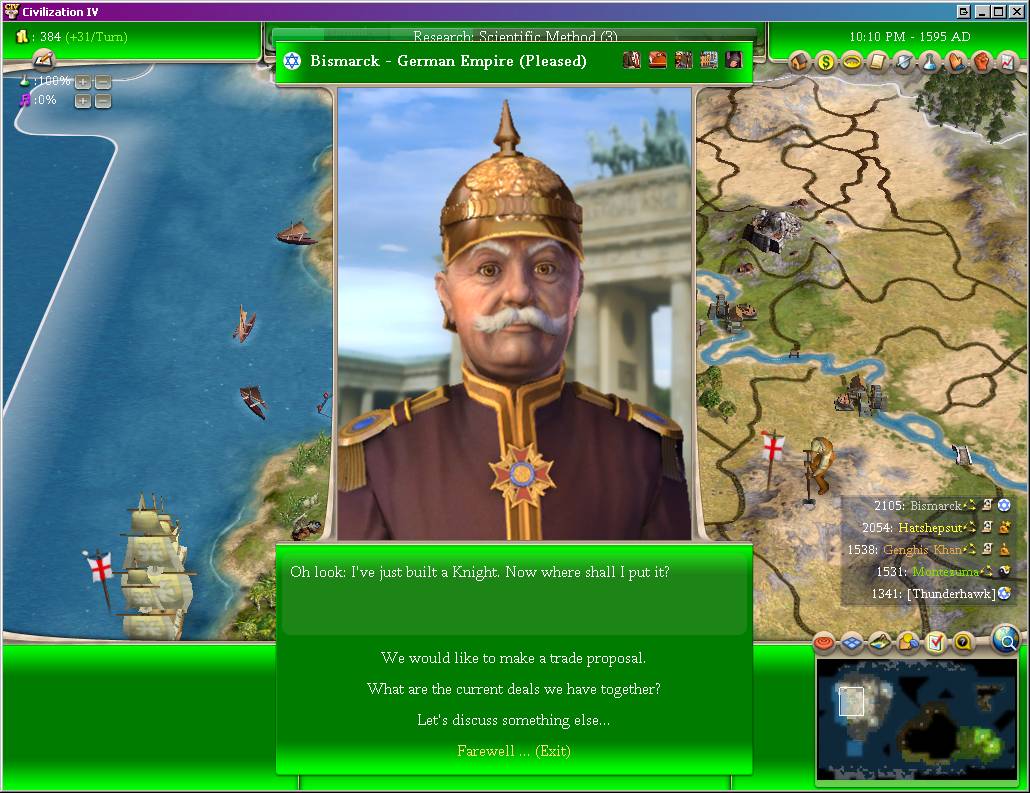The width and height of the screenshot is (1030, 793).
Task: Open the Financial Advisor dollar icon
Action: pyautogui.click(x=826, y=62)
